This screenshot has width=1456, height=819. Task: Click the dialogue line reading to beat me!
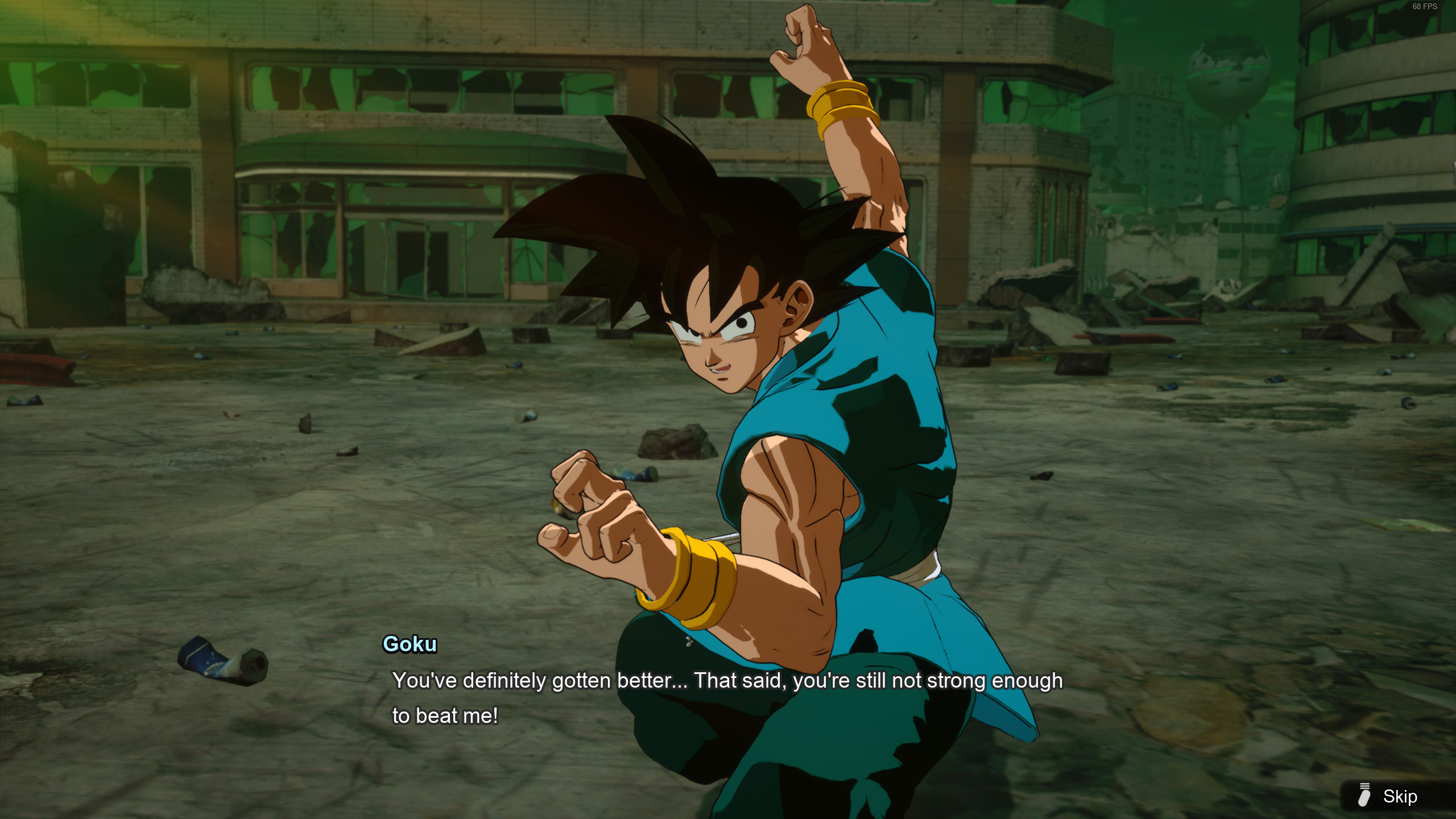click(445, 716)
